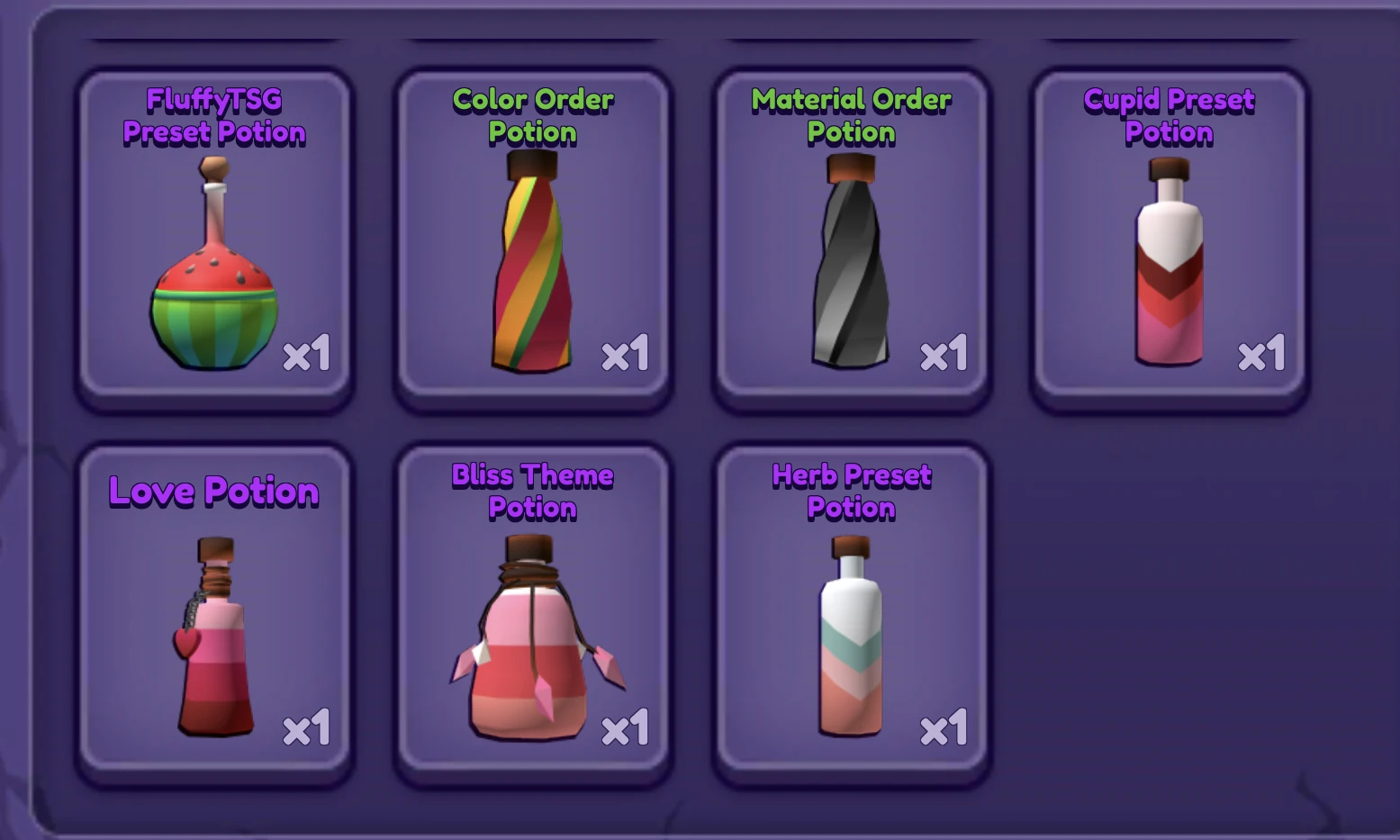The width and height of the screenshot is (1400, 840).
Task: Click the heart charm on the Love Potion
Action: point(185,644)
